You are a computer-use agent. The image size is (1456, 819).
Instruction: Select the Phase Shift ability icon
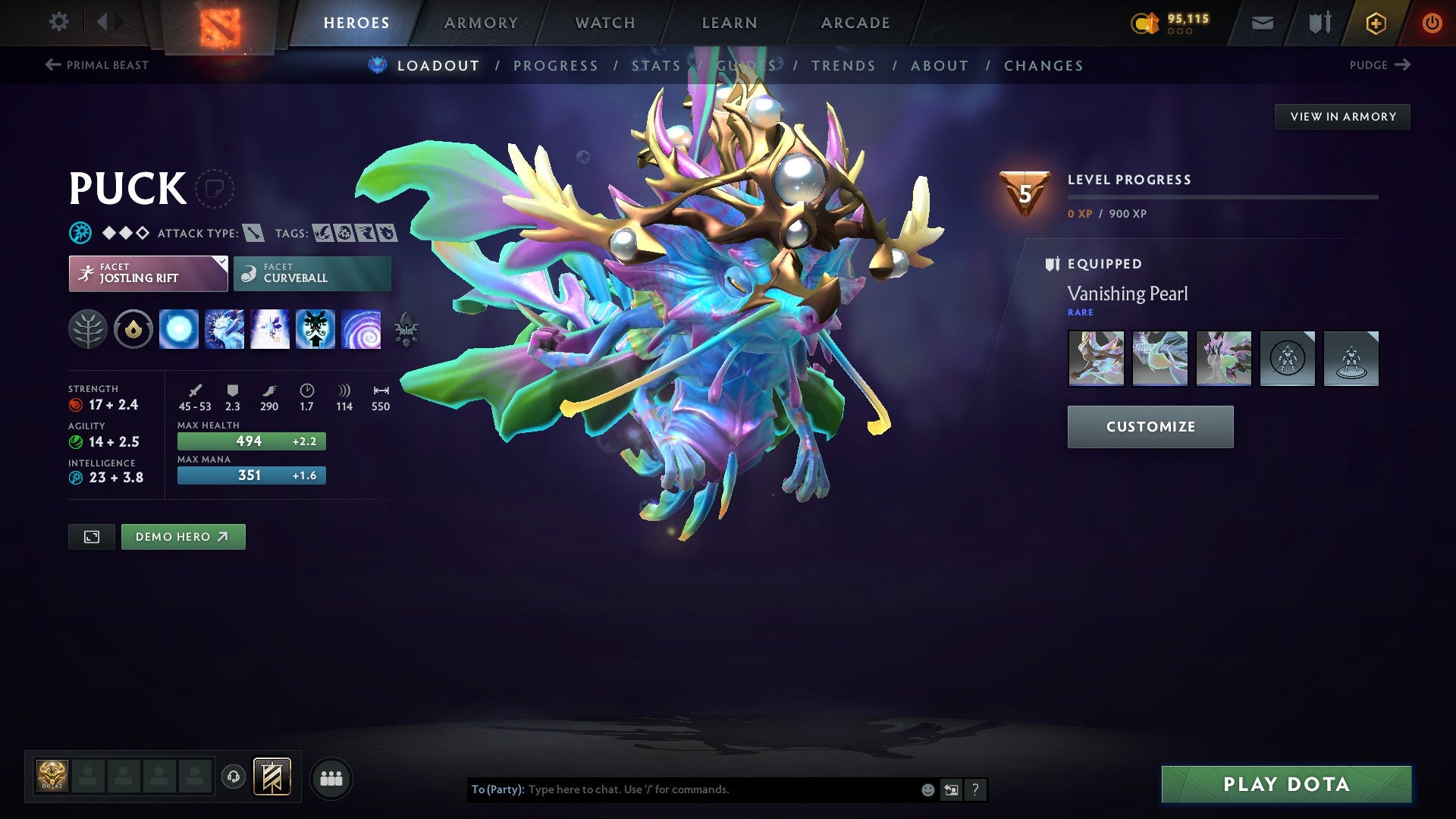[x=271, y=329]
